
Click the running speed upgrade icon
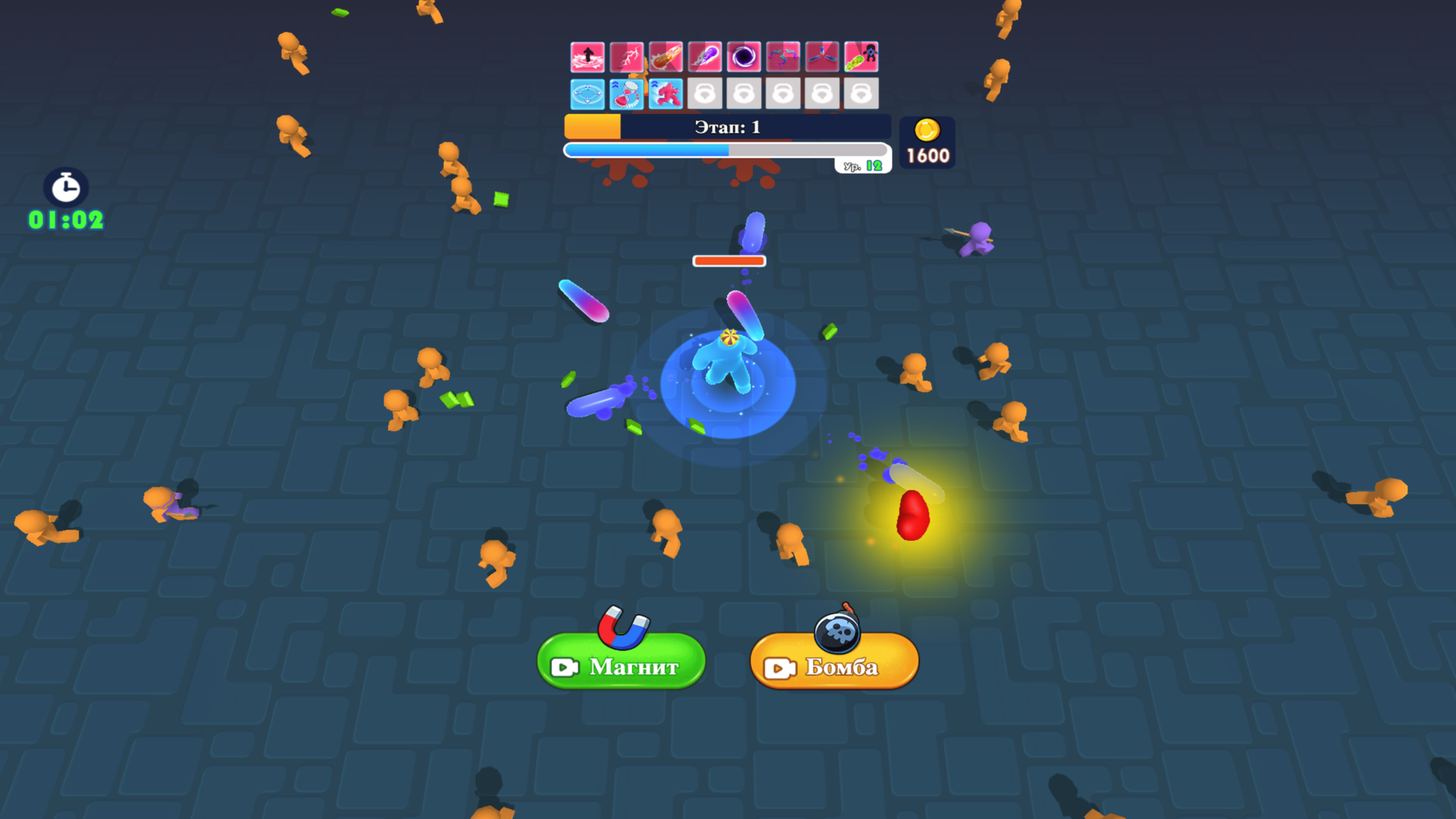coord(667,93)
